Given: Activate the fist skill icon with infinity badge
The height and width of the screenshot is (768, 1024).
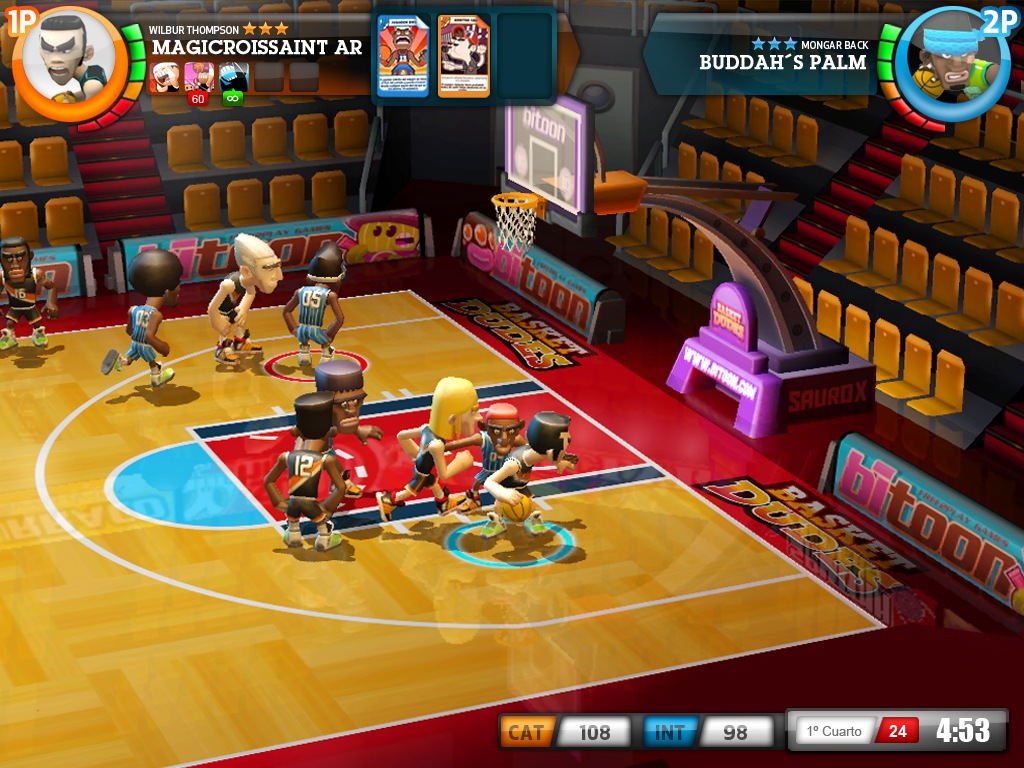Looking at the screenshot, I should [x=234, y=78].
